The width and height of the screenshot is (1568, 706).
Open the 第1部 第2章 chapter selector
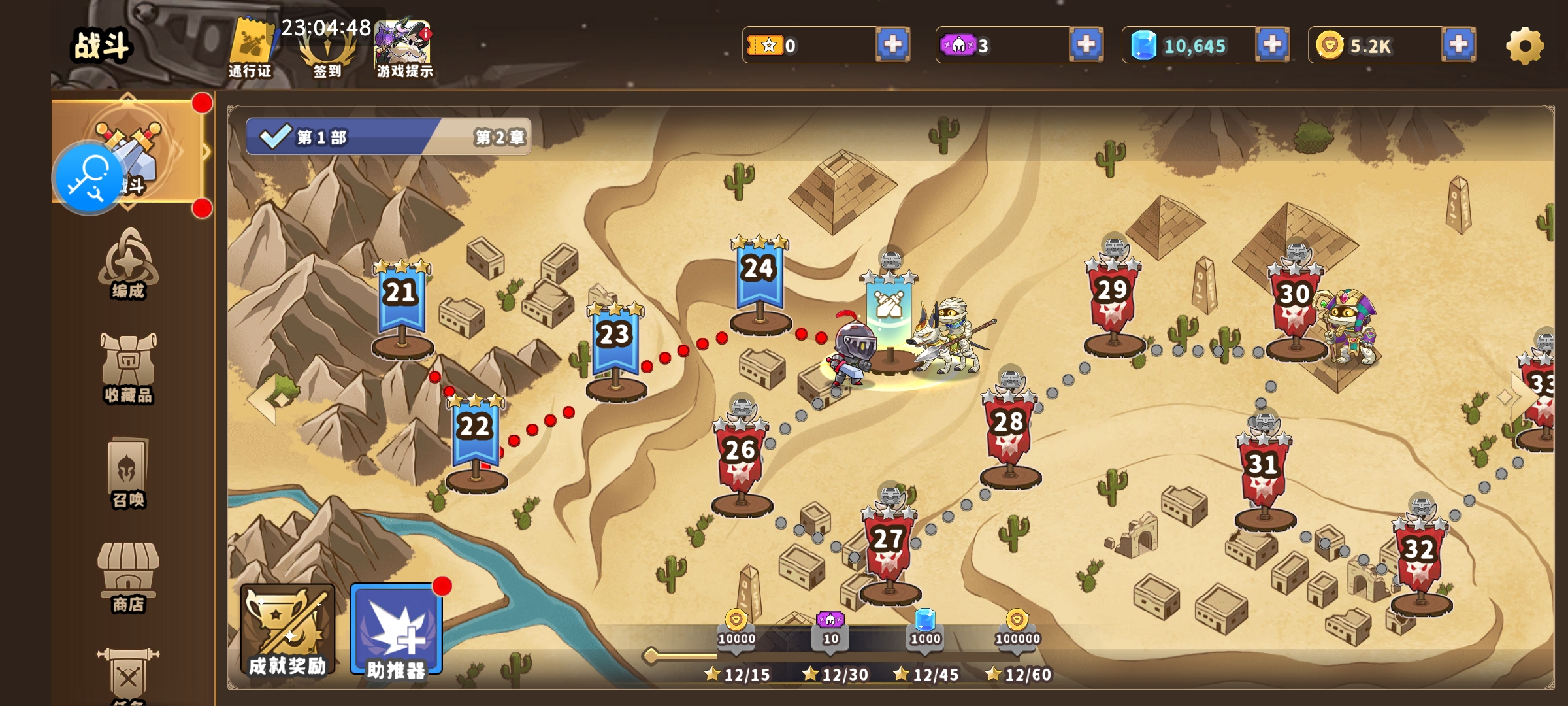click(x=388, y=137)
